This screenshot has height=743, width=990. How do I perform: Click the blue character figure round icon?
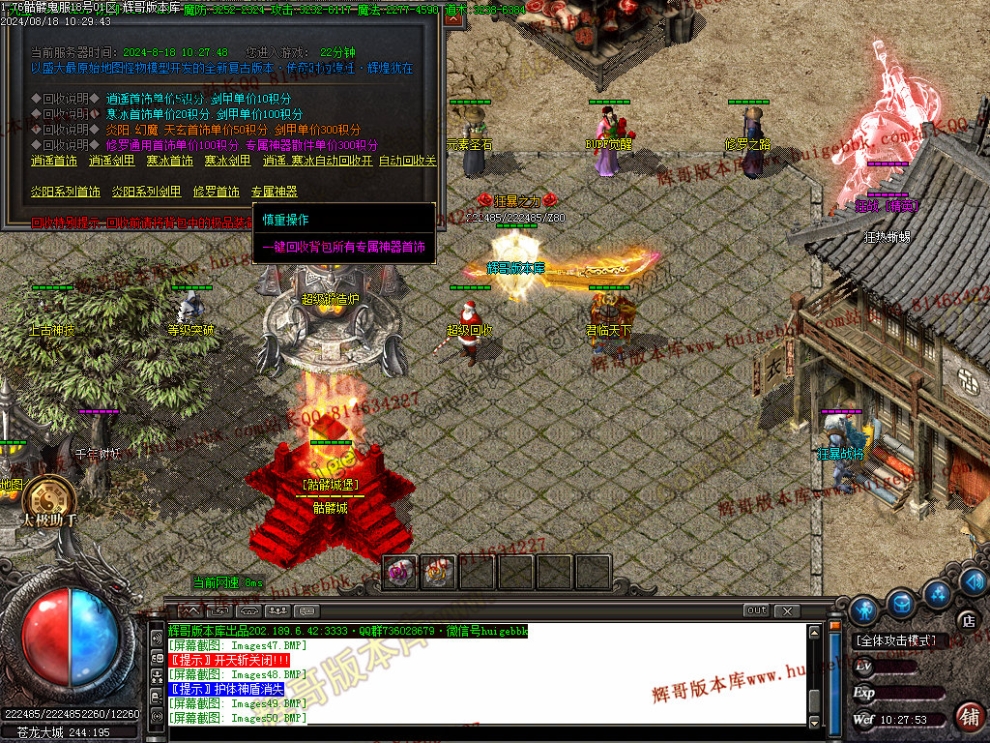[x=864, y=608]
